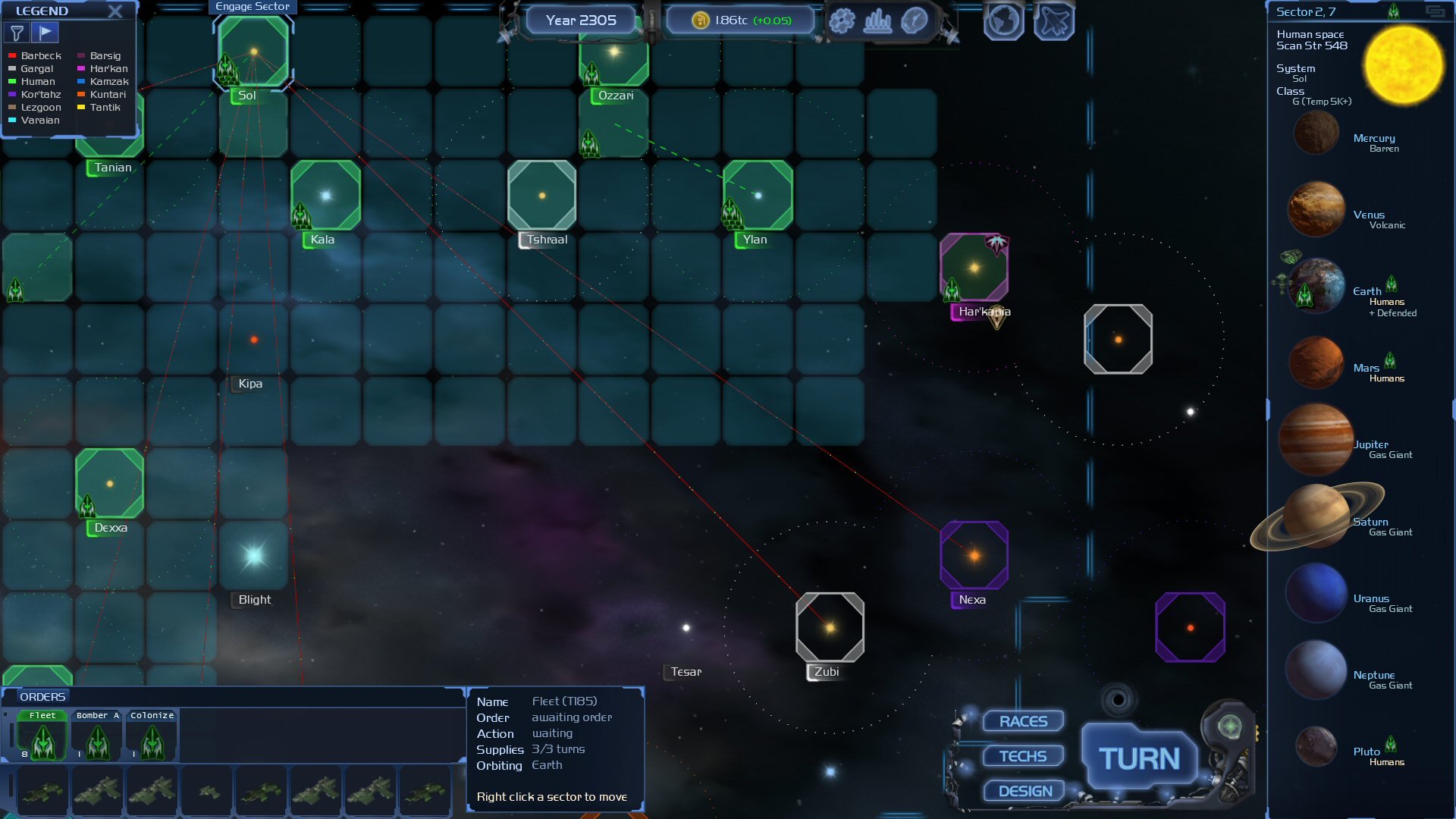Select the flag view in the legend
This screenshot has height=819, width=1456.
coord(45,33)
